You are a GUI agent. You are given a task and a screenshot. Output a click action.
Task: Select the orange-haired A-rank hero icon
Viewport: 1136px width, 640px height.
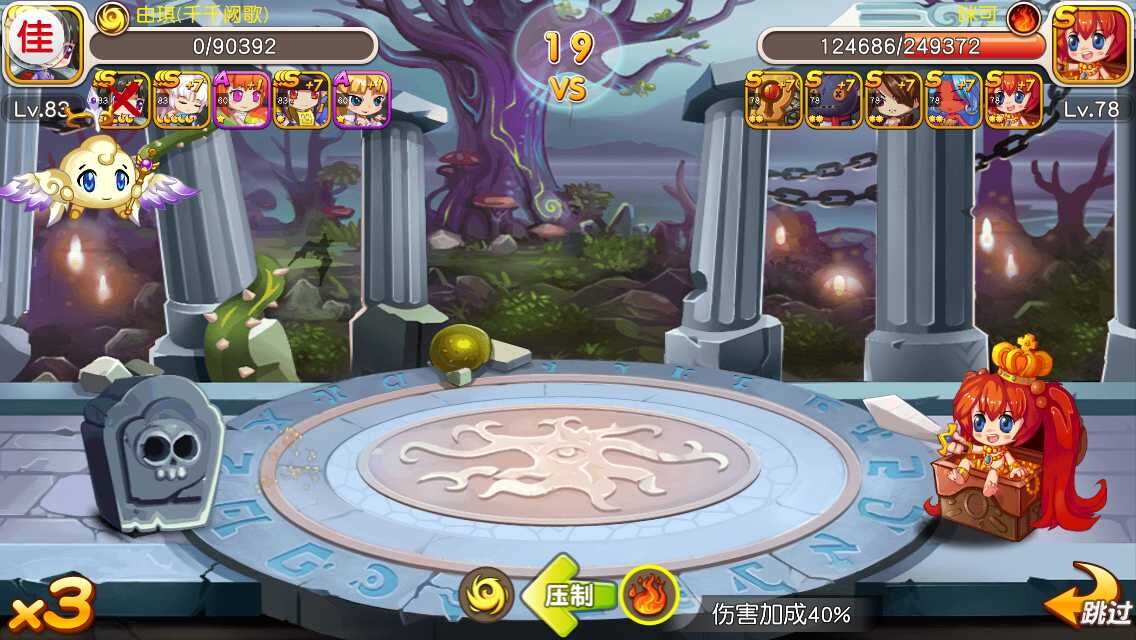click(x=242, y=100)
